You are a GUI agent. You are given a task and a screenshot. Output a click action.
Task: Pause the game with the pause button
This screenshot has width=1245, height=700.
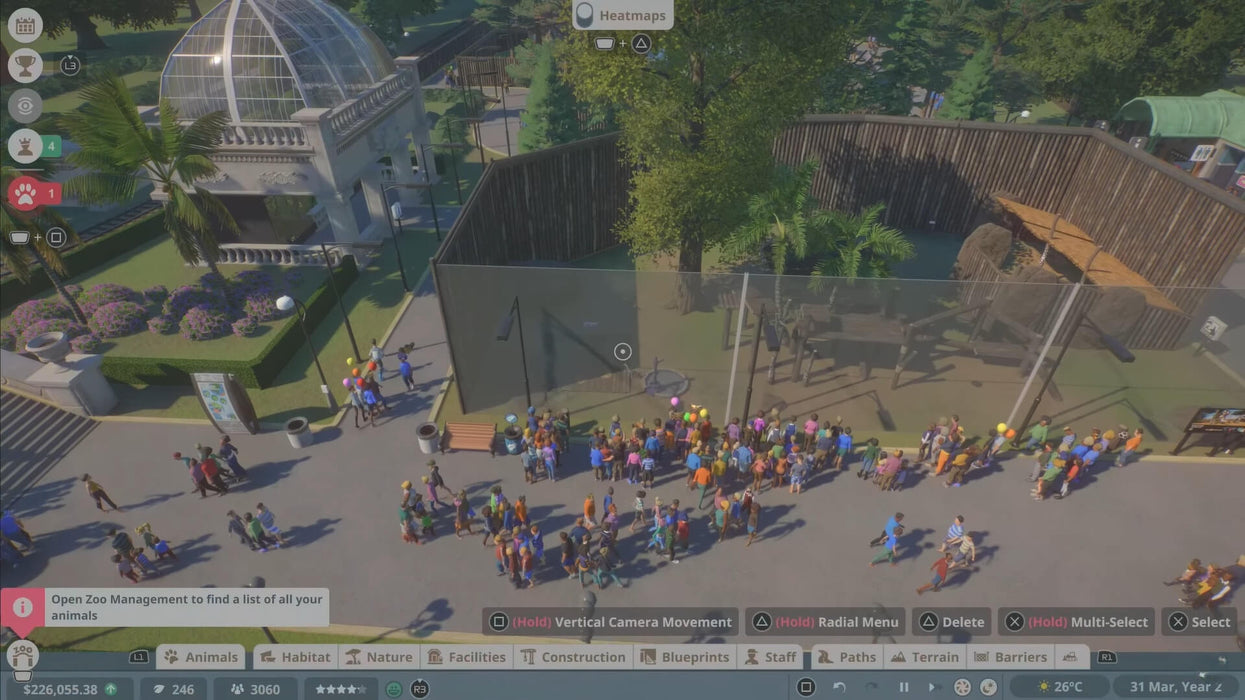click(x=904, y=687)
